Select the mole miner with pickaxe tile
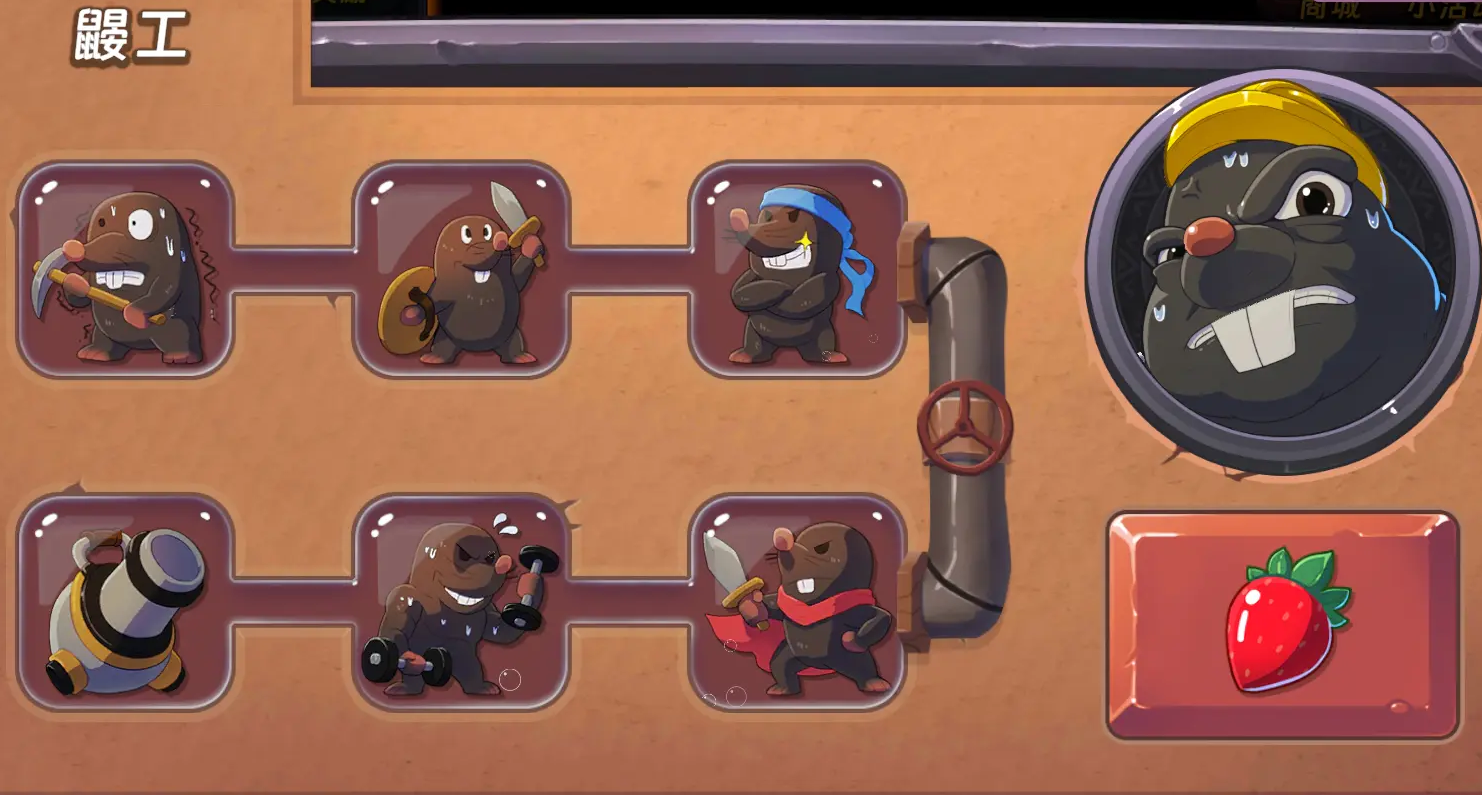 coord(125,270)
